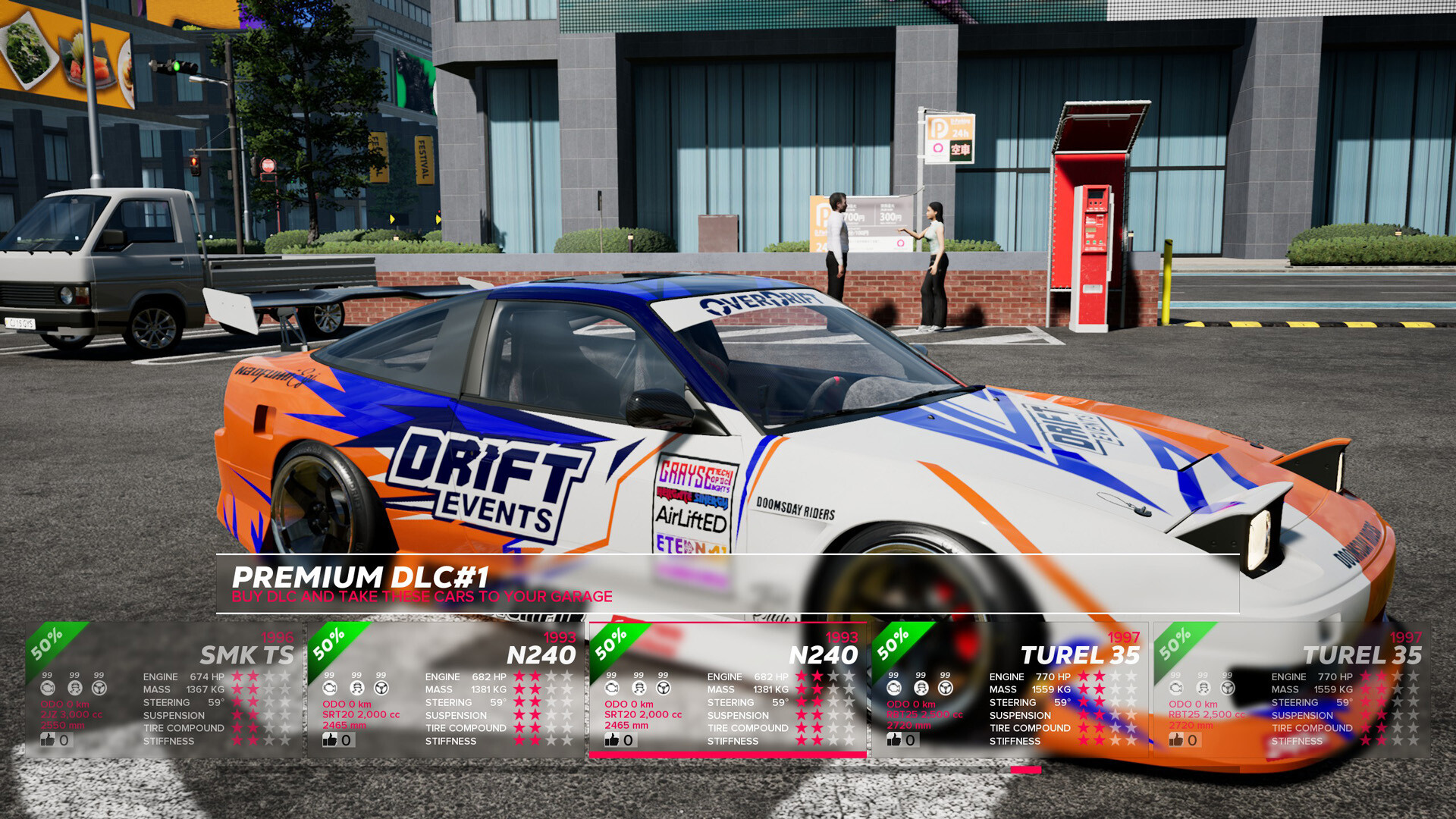The height and width of the screenshot is (819, 1456).
Task: Toggle the like on the TUREL 35 card
Action: click(893, 739)
